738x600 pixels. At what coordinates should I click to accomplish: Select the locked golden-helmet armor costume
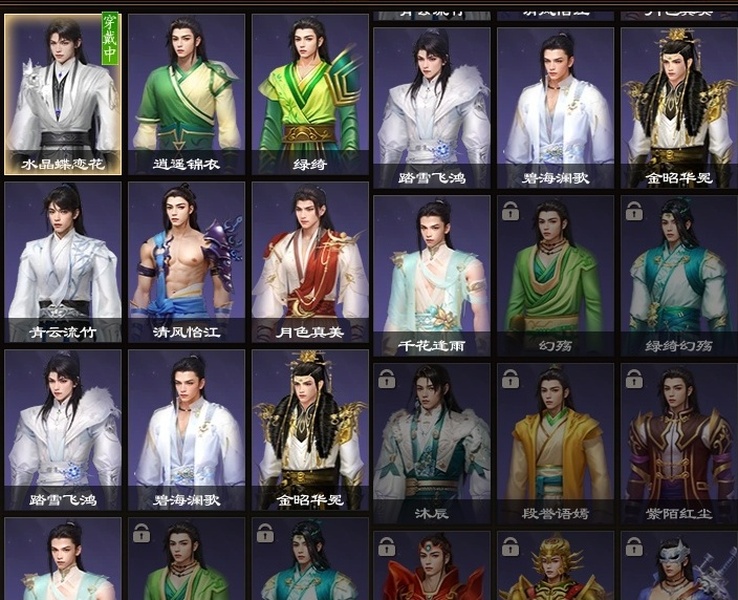(556, 568)
